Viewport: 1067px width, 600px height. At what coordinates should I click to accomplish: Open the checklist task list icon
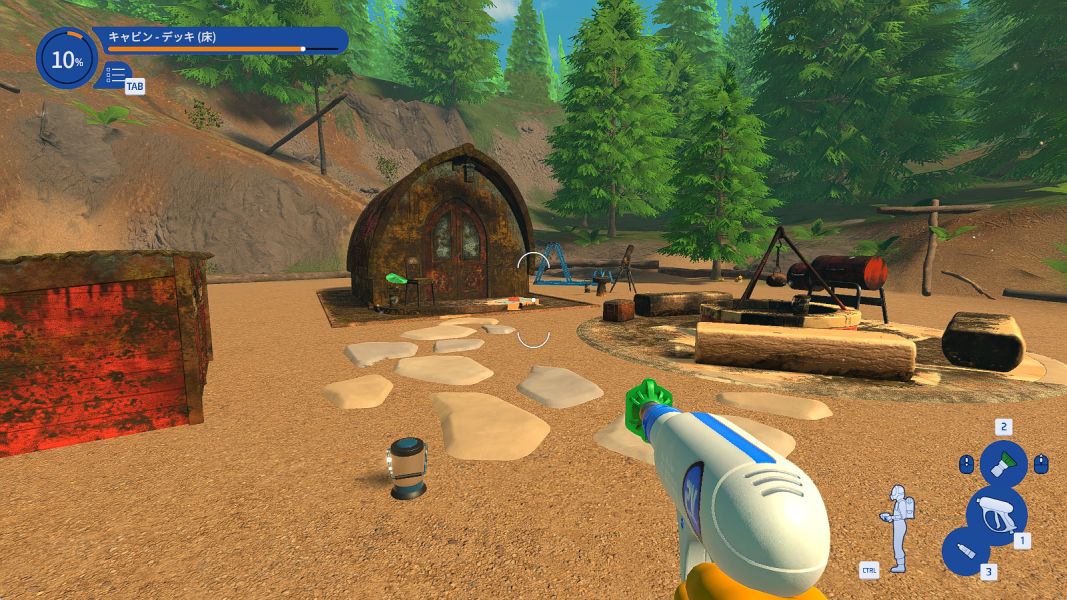tap(116, 74)
